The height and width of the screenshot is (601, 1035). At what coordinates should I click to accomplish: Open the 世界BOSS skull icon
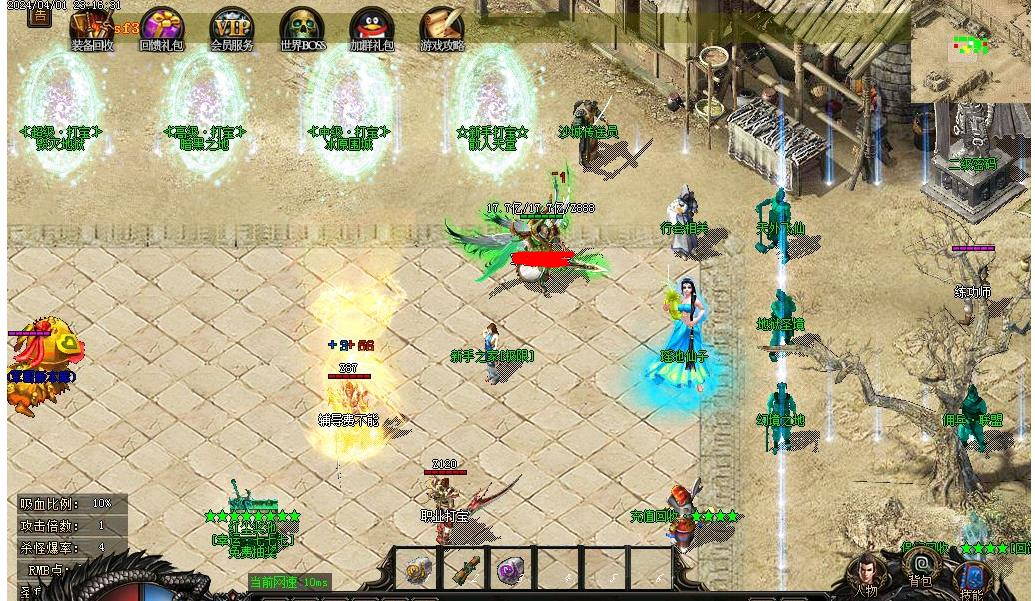coord(301,27)
